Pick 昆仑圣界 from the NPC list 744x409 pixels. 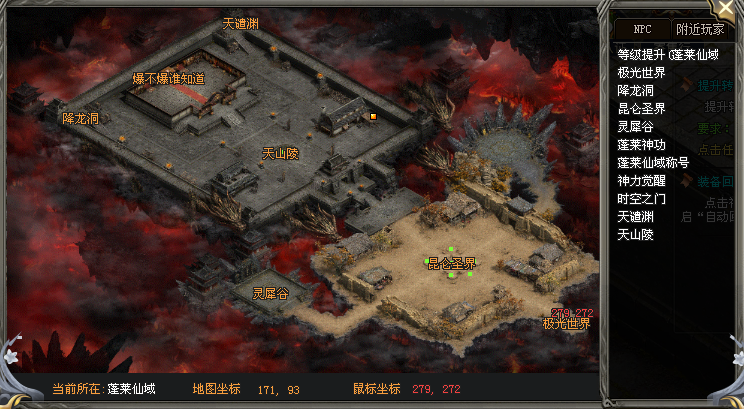[x=641, y=108]
